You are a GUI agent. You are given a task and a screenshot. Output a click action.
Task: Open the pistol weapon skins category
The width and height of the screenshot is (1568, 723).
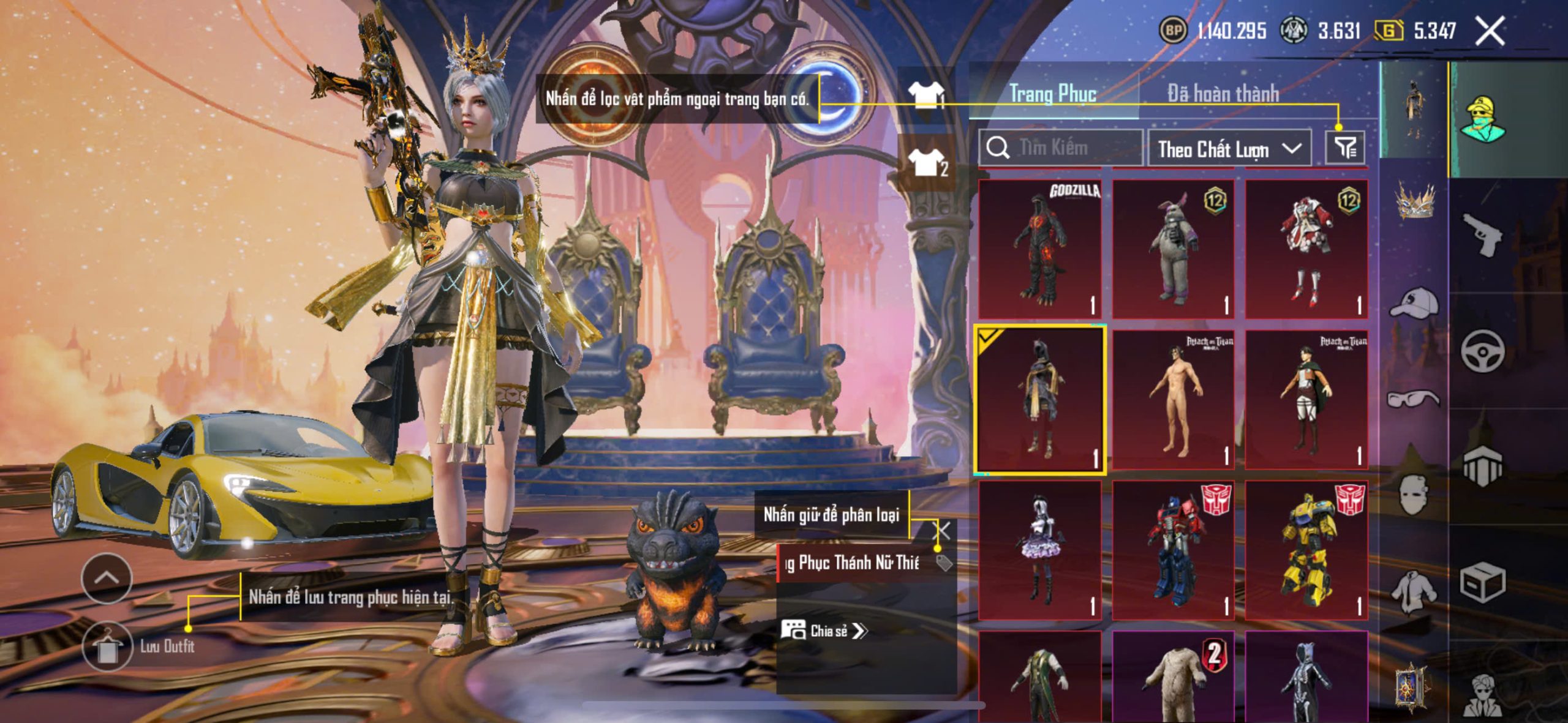click(x=1482, y=235)
